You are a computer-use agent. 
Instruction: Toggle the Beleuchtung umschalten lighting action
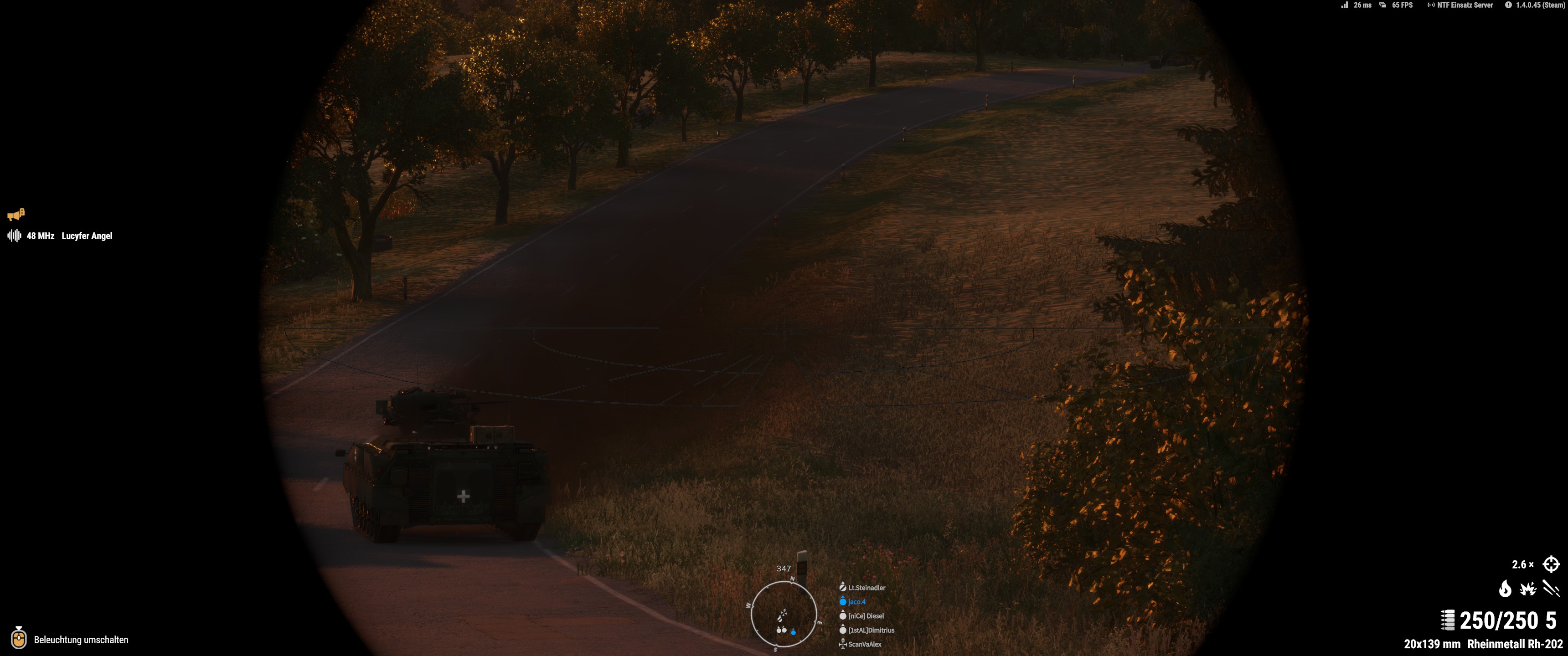point(81,640)
